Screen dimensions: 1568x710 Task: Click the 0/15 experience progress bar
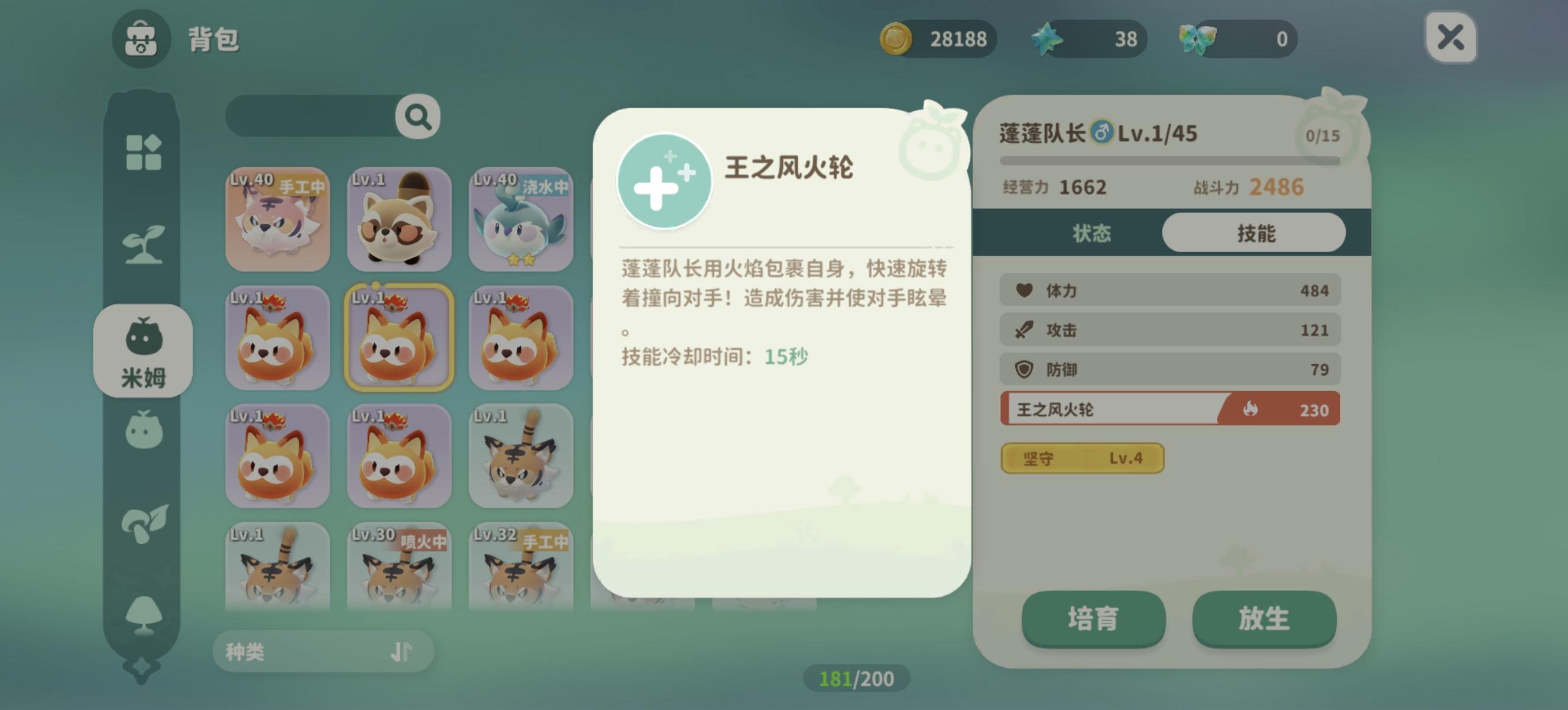(1168, 160)
